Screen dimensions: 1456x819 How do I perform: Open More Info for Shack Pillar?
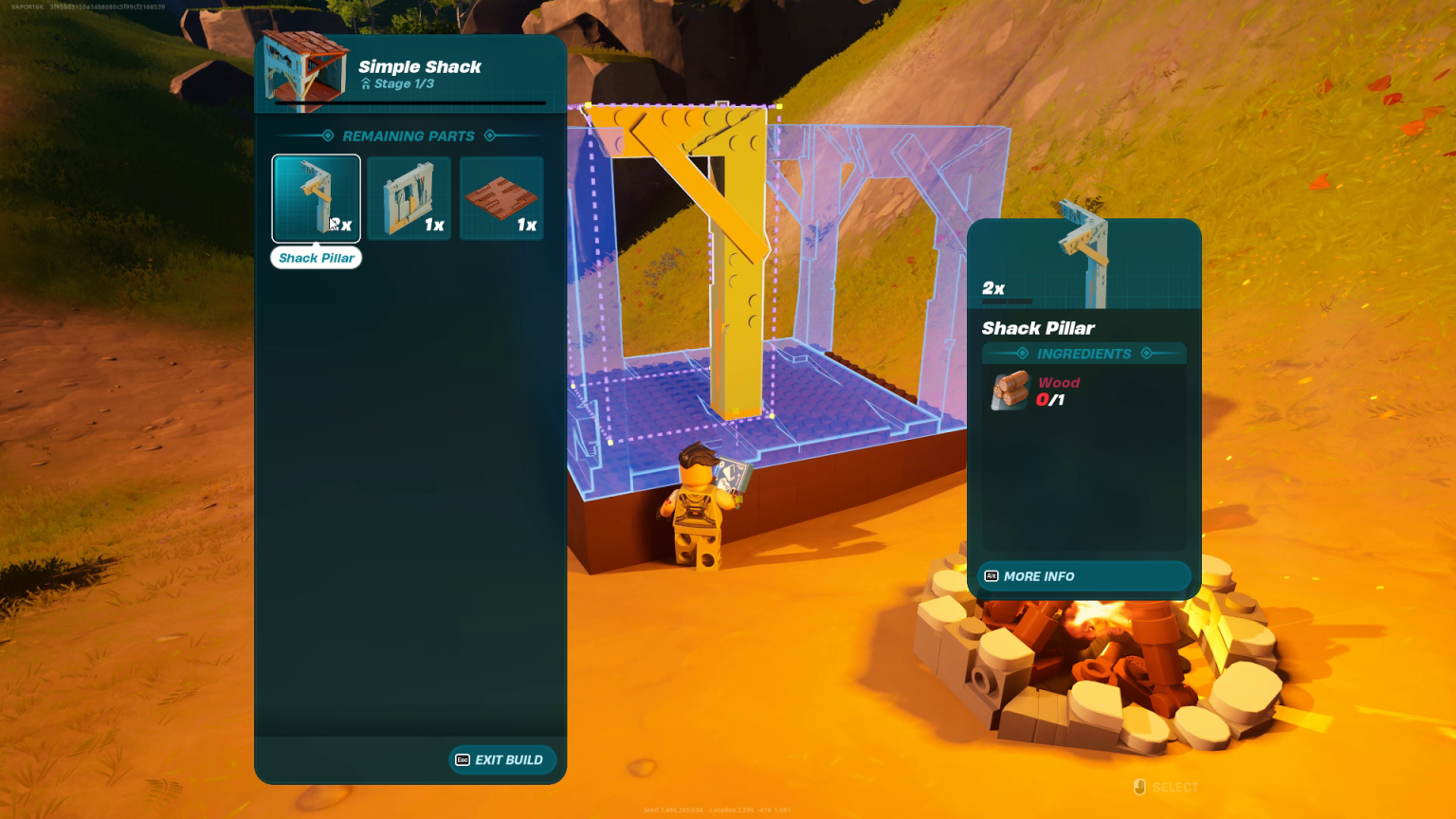point(1083,576)
